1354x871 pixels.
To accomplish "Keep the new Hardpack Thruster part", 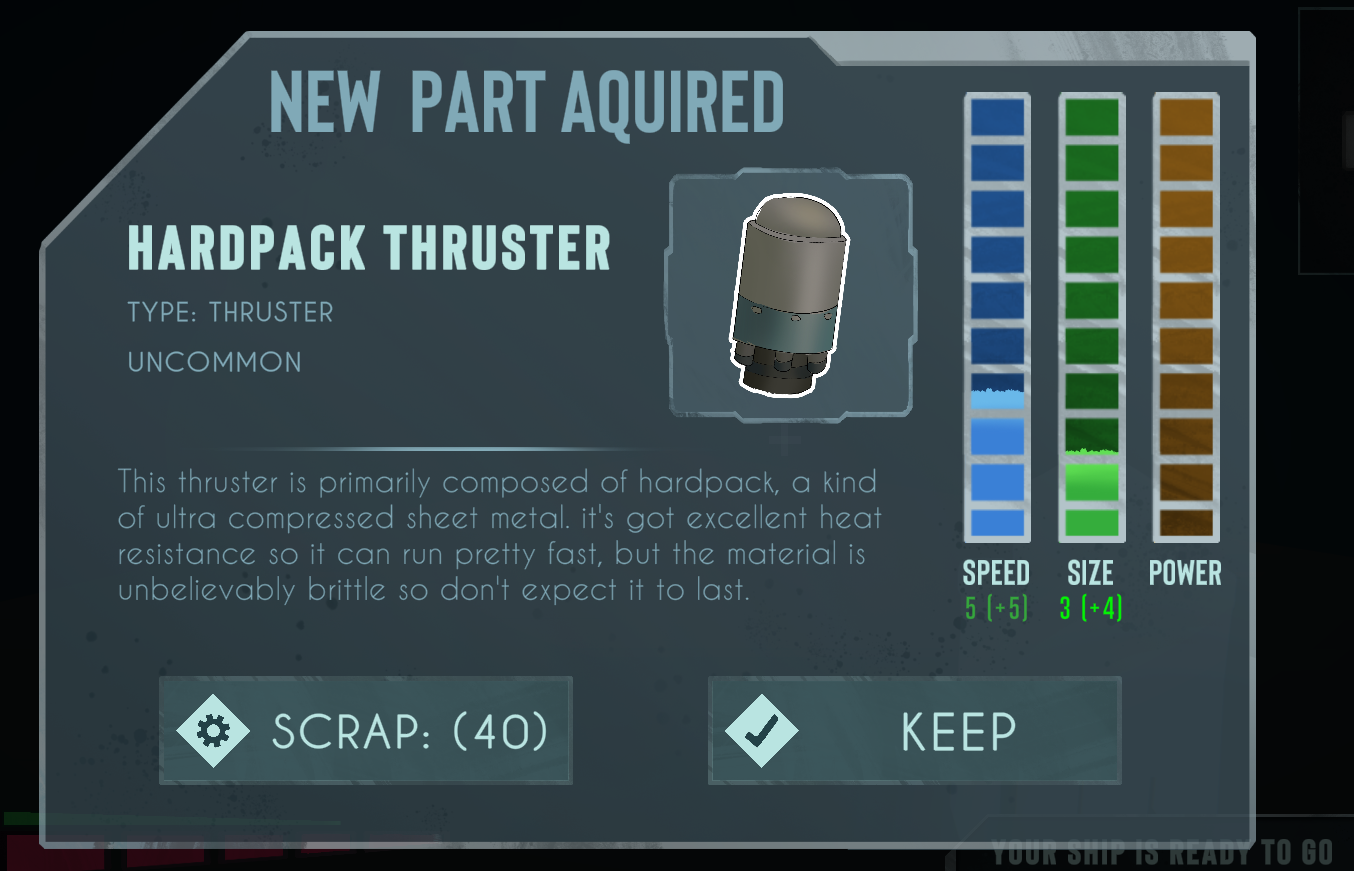I will coord(914,731).
